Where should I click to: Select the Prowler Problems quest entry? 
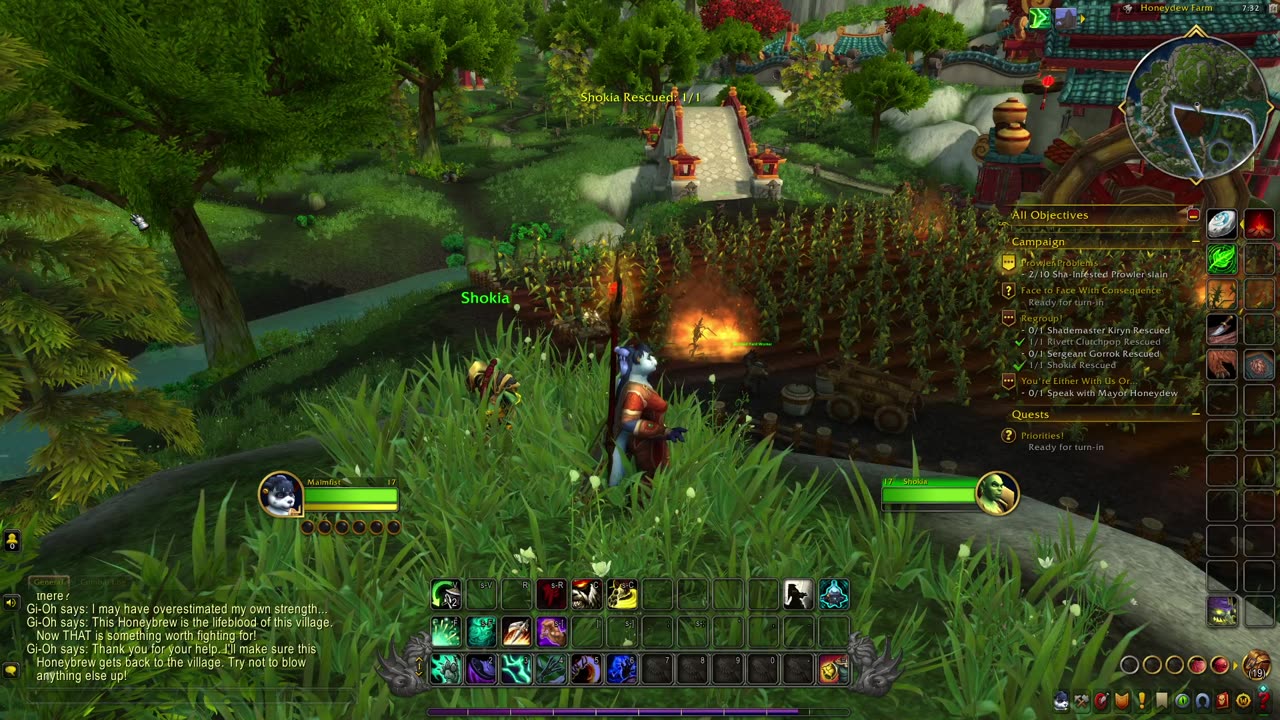pos(1058,263)
